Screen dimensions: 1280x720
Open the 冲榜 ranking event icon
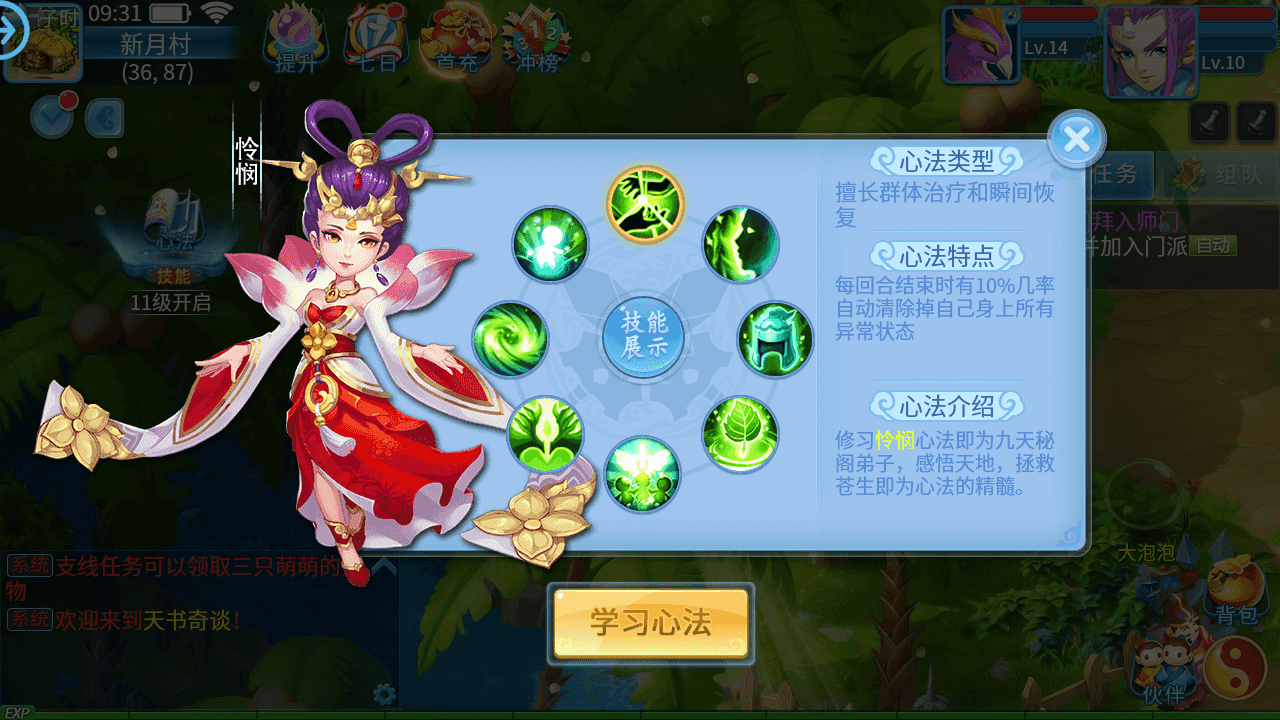pyautogui.click(x=535, y=40)
